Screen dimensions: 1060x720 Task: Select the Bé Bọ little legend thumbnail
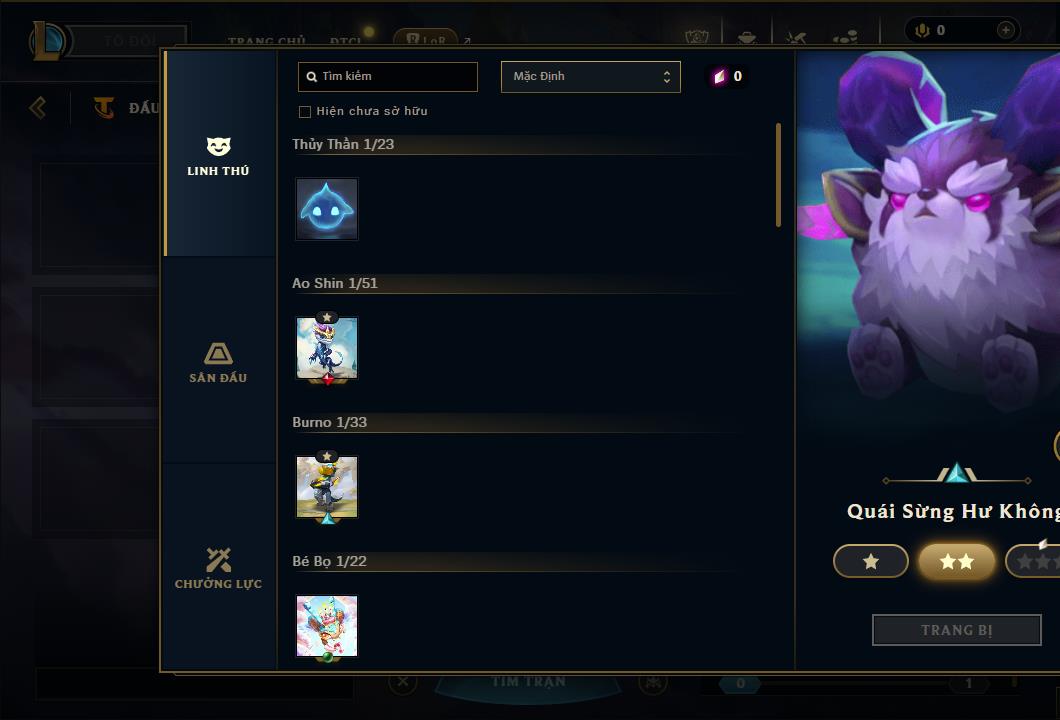(x=327, y=626)
